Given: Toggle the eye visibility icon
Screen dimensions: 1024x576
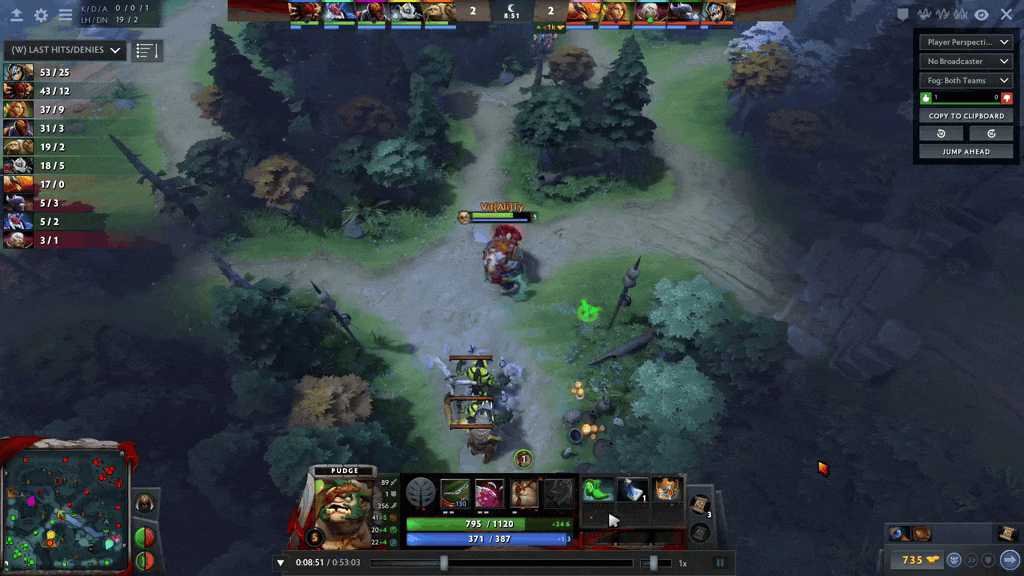Looking at the screenshot, I should (x=981, y=15).
